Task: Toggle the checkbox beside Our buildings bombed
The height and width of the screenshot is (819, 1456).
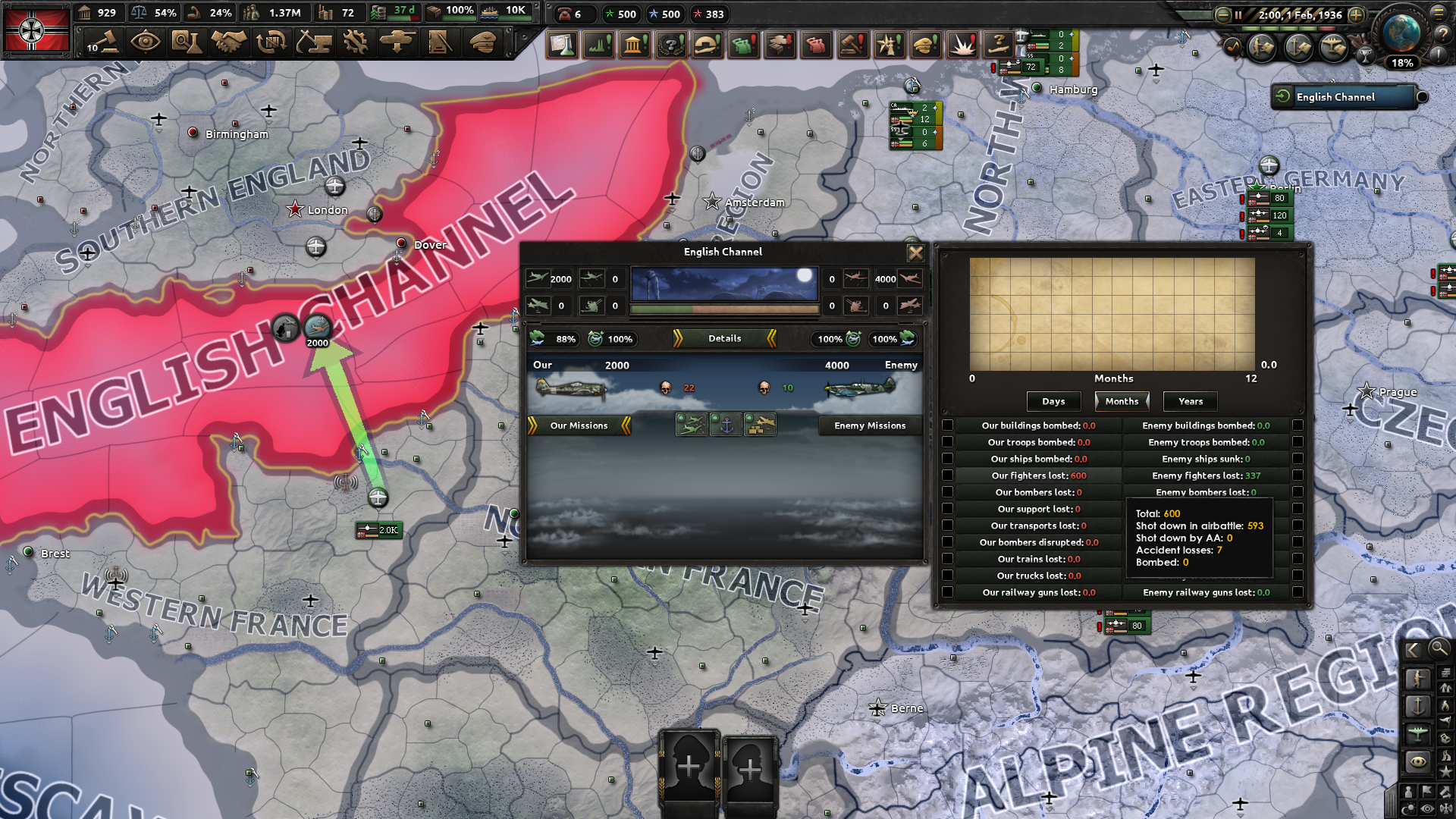Action: click(x=947, y=425)
